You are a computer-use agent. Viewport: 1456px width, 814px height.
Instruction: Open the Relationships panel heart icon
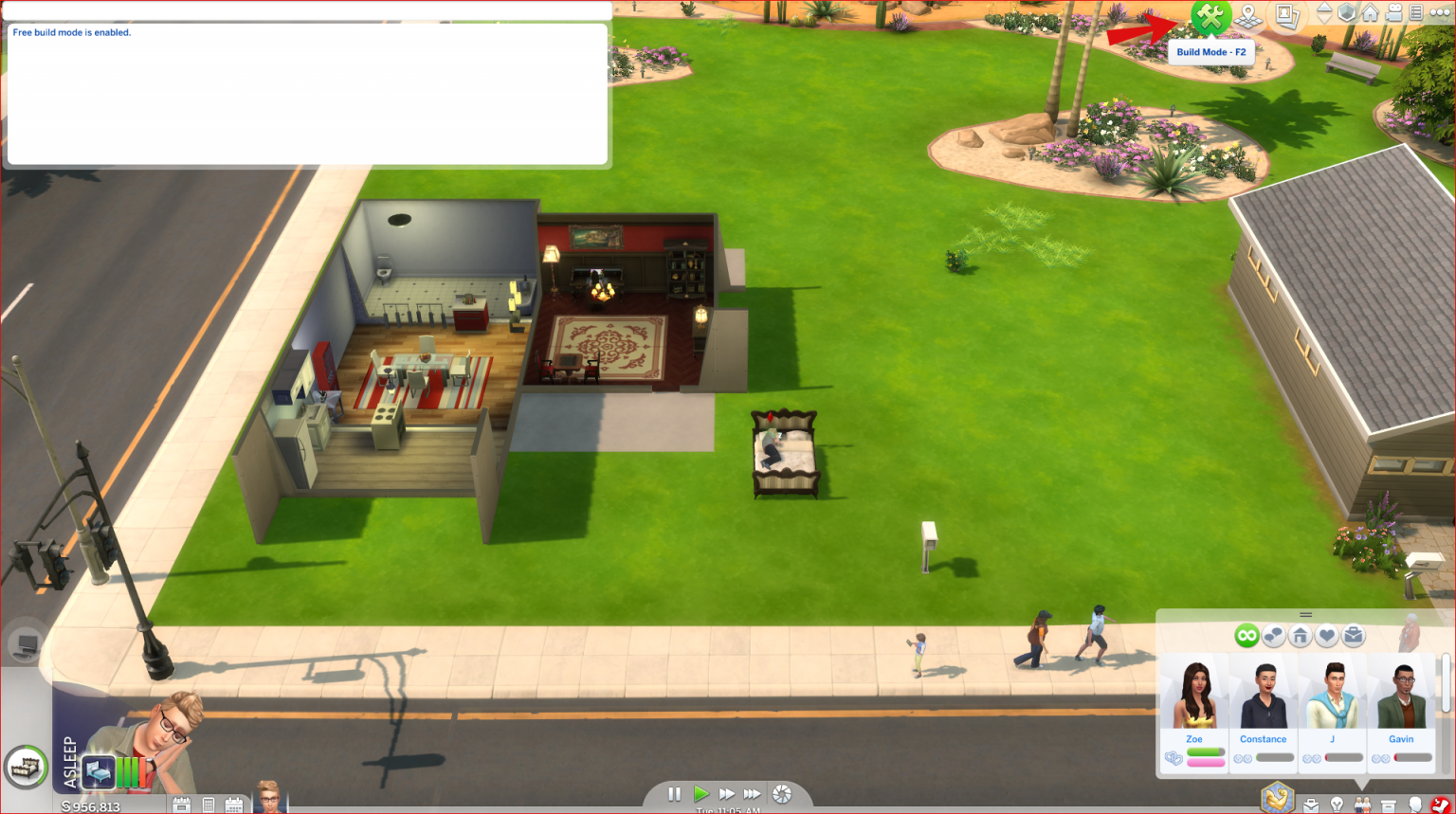(x=1326, y=635)
